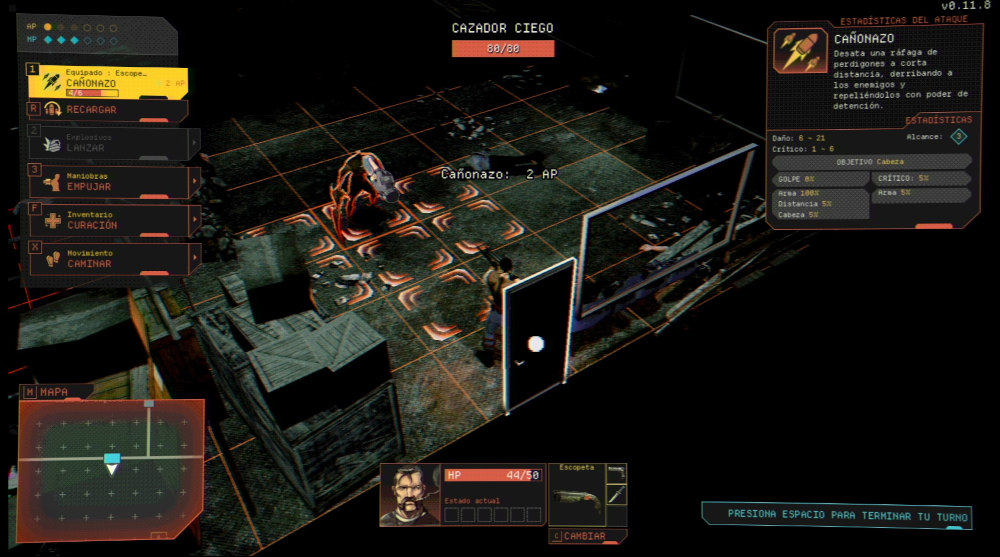Viewport: 1000px width, 557px height.
Task: Select the equipped Escopeta shotgun slot
Action: tap(577, 497)
